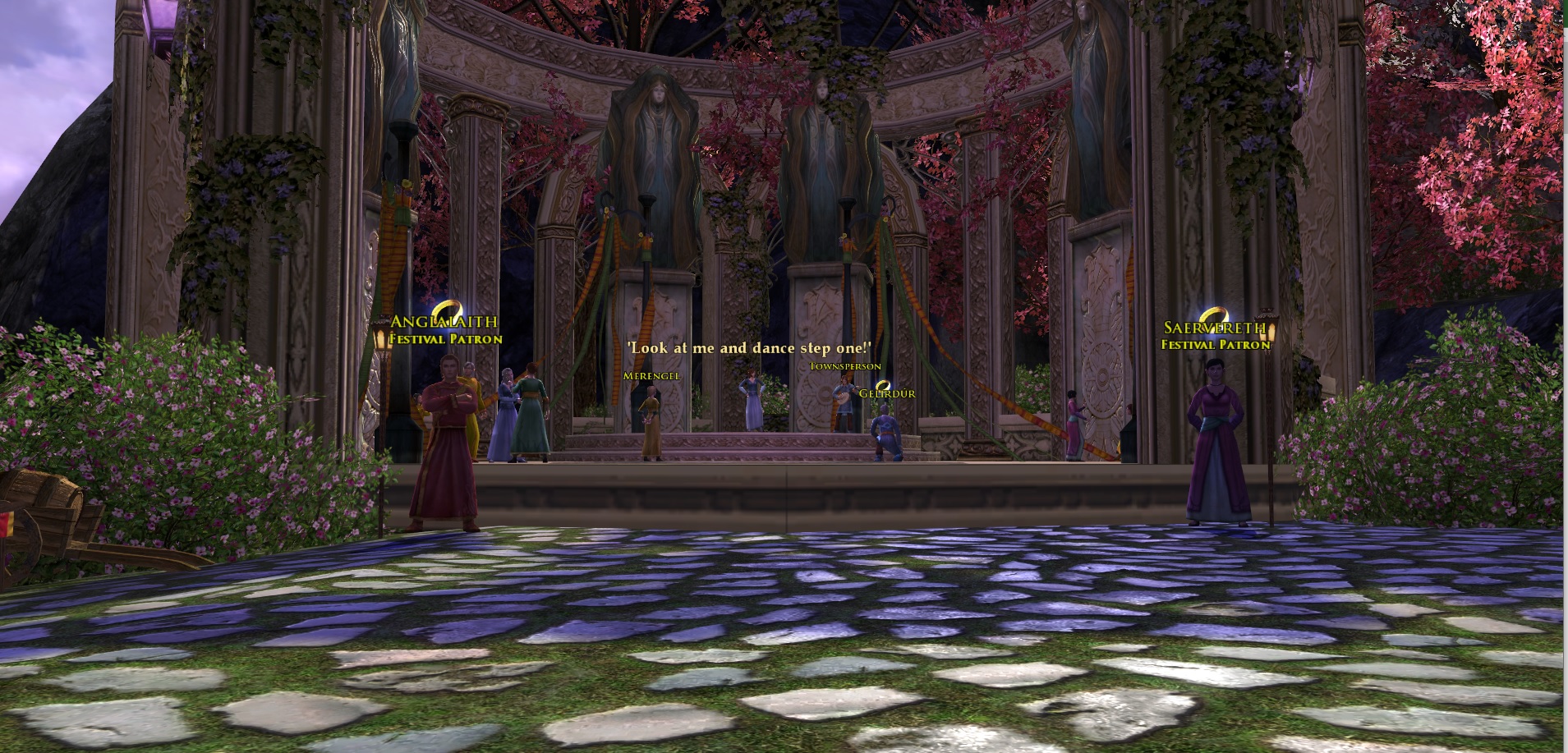The image size is (1568, 753).
Task: Select the Saervereth Festival Patron nameplate
Action: pyautogui.click(x=1215, y=336)
